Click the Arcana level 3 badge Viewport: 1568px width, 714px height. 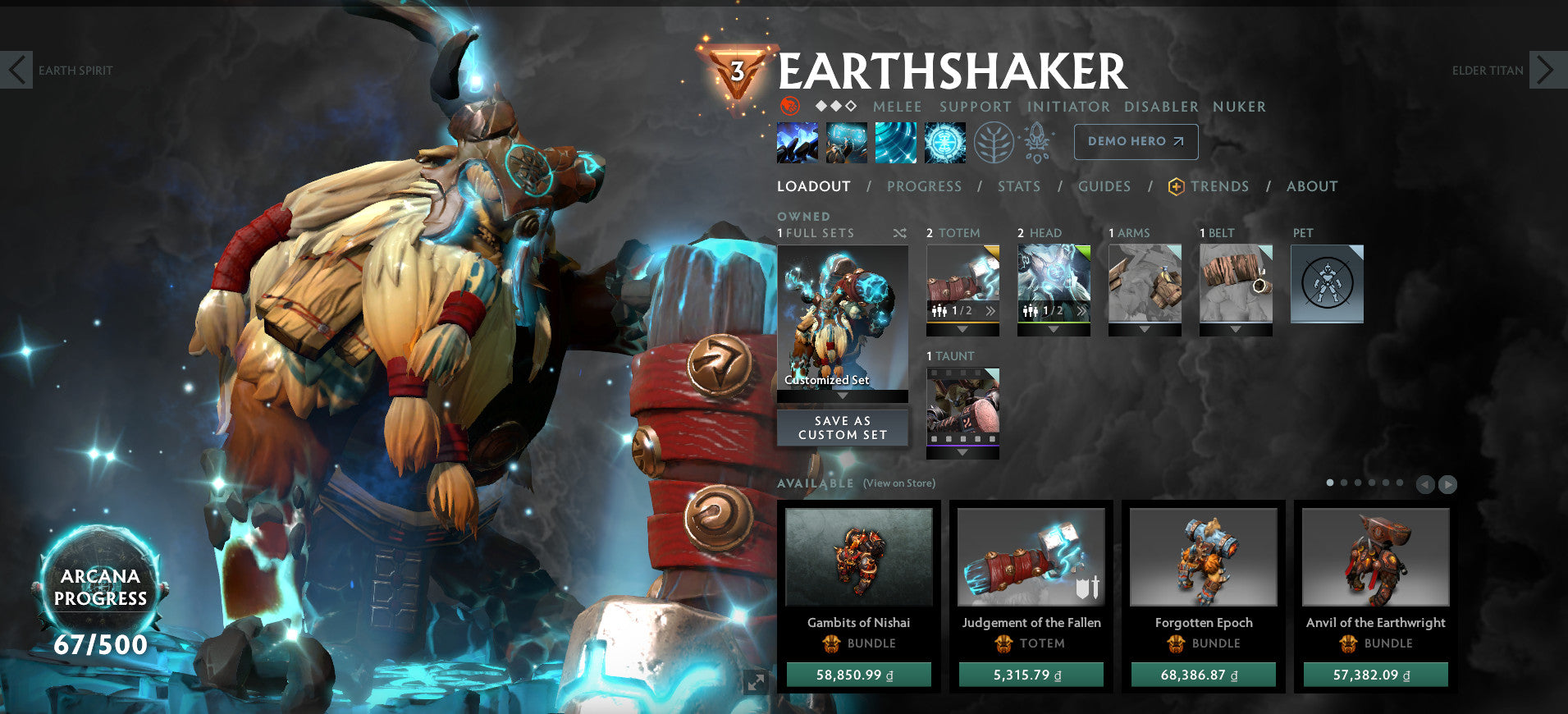coord(738,71)
